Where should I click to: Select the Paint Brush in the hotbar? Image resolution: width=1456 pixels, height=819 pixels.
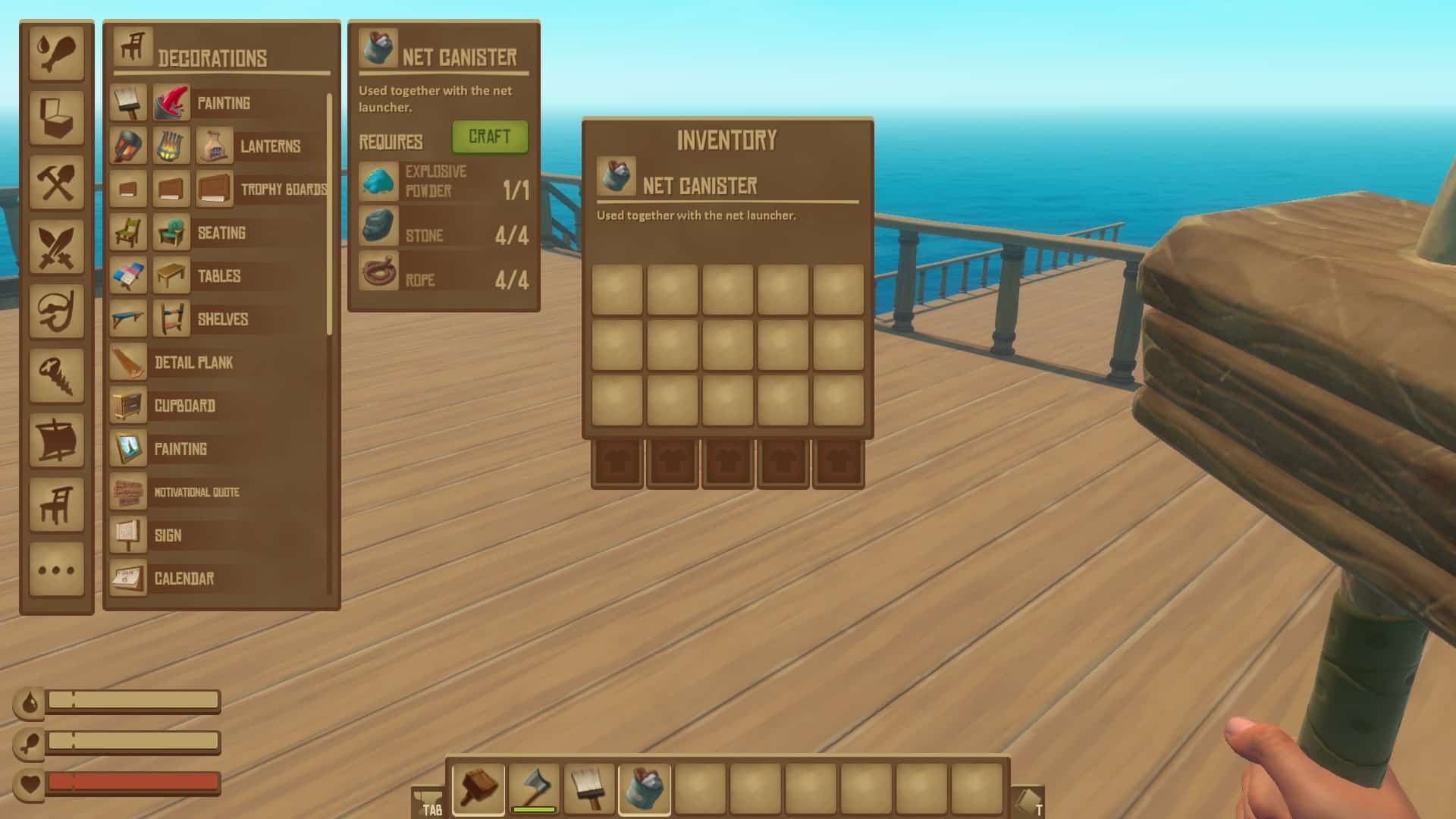click(589, 789)
